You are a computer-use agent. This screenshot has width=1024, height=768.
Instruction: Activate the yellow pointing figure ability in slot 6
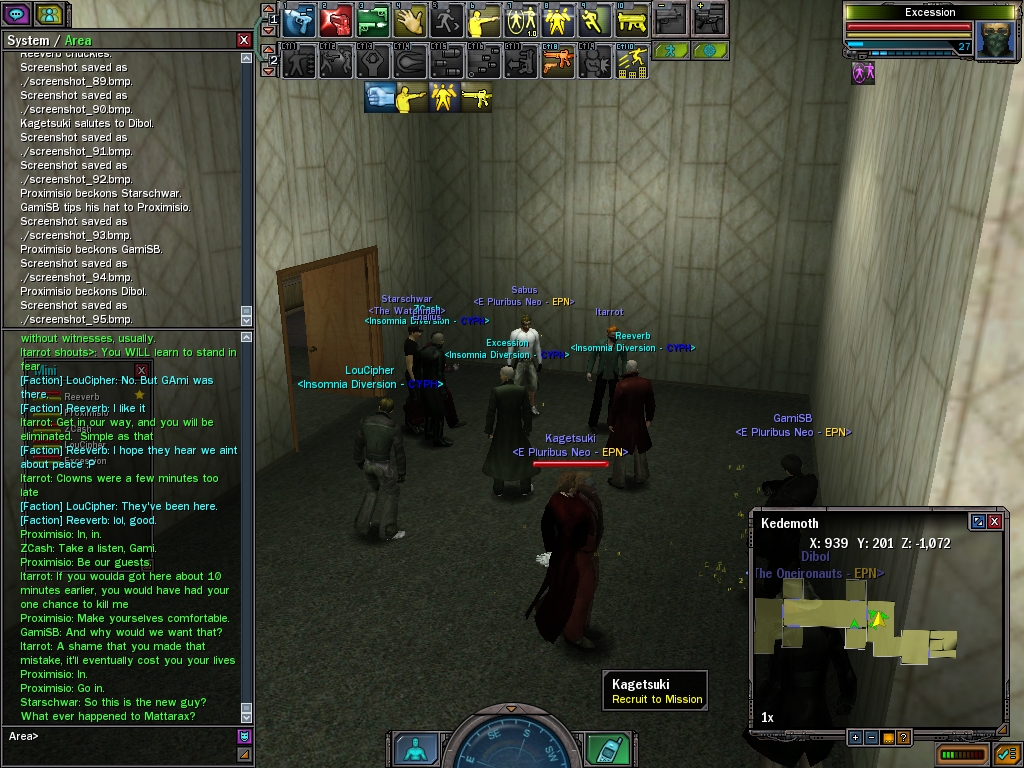coord(484,20)
